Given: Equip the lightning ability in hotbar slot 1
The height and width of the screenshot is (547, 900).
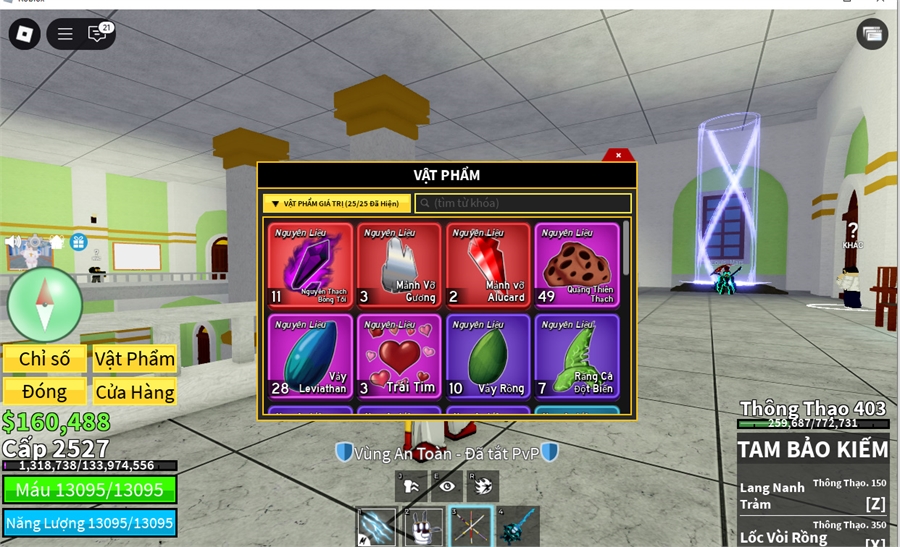Looking at the screenshot, I should (378, 526).
